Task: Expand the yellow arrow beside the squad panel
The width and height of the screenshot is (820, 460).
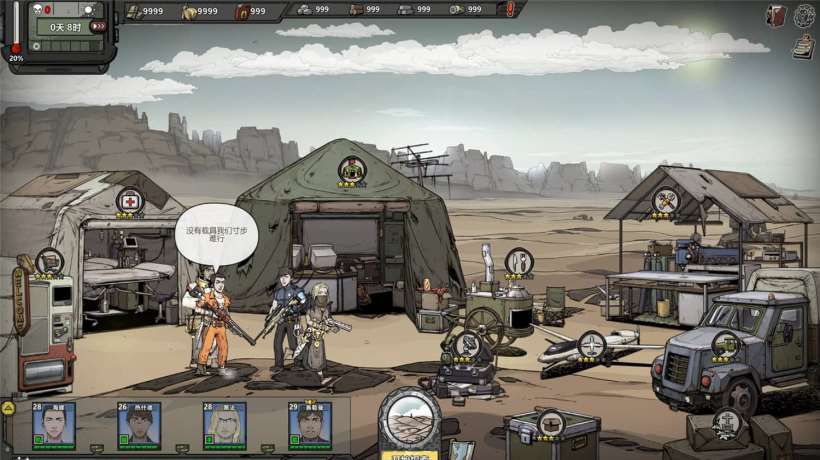Action: [x=7, y=408]
